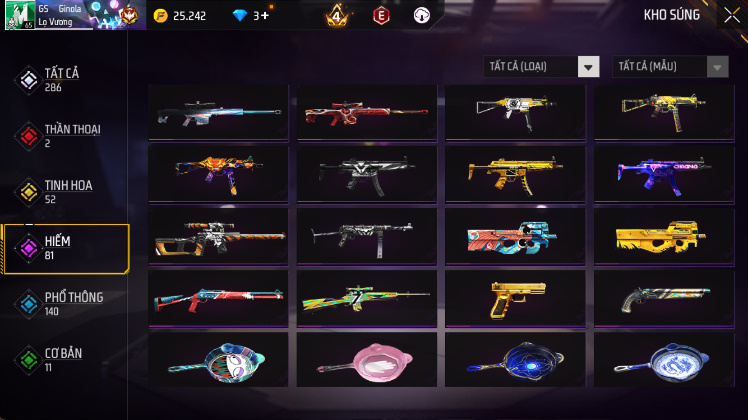Select the ornate flintlock pistol skin
This screenshot has width=748, height=420.
click(x=663, y=297)
